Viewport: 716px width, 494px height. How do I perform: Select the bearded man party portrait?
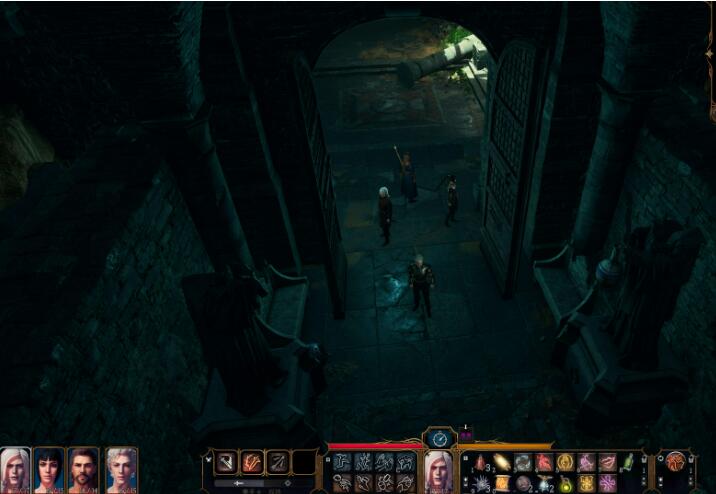(x=84, y=467)
